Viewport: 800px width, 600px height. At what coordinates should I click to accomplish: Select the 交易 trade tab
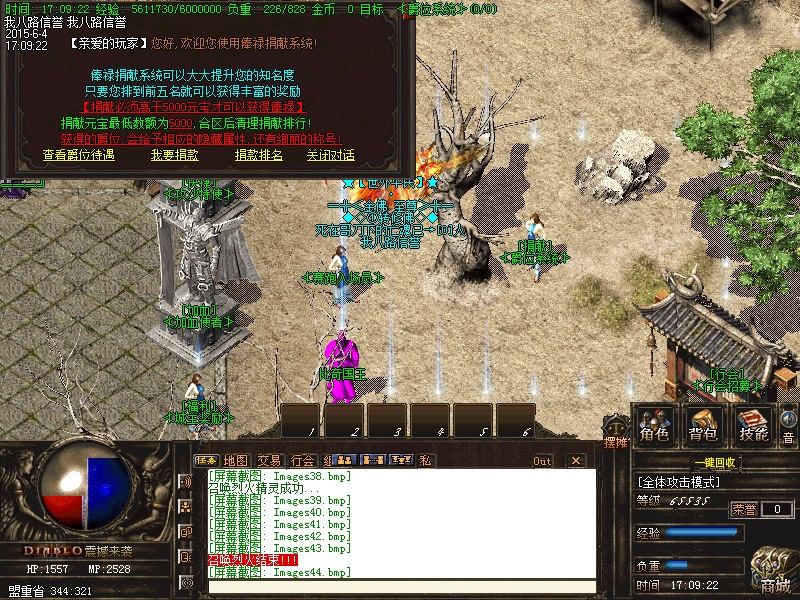tap(269, 460)
